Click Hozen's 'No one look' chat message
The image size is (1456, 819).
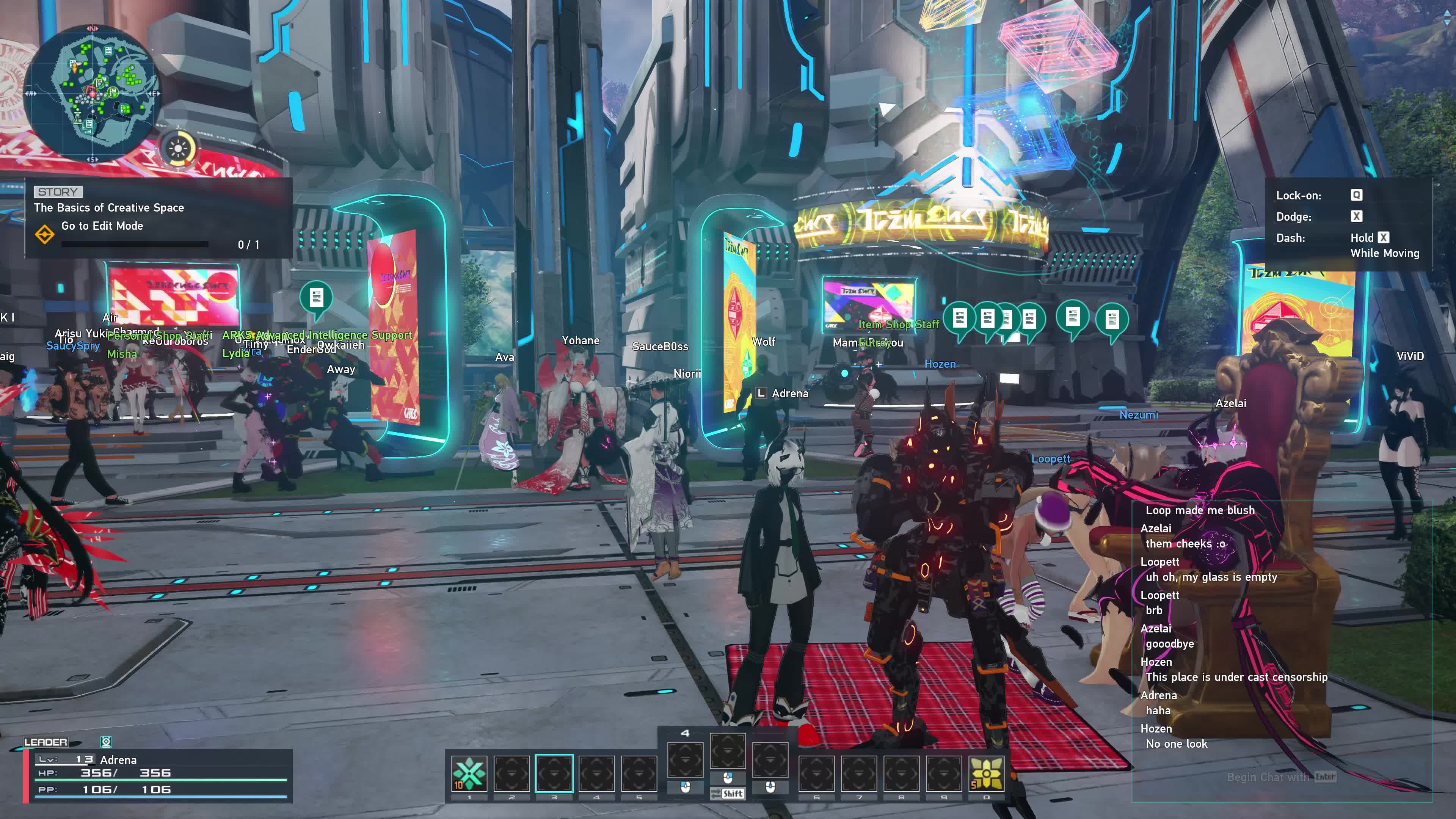(x=1176, y=744)
